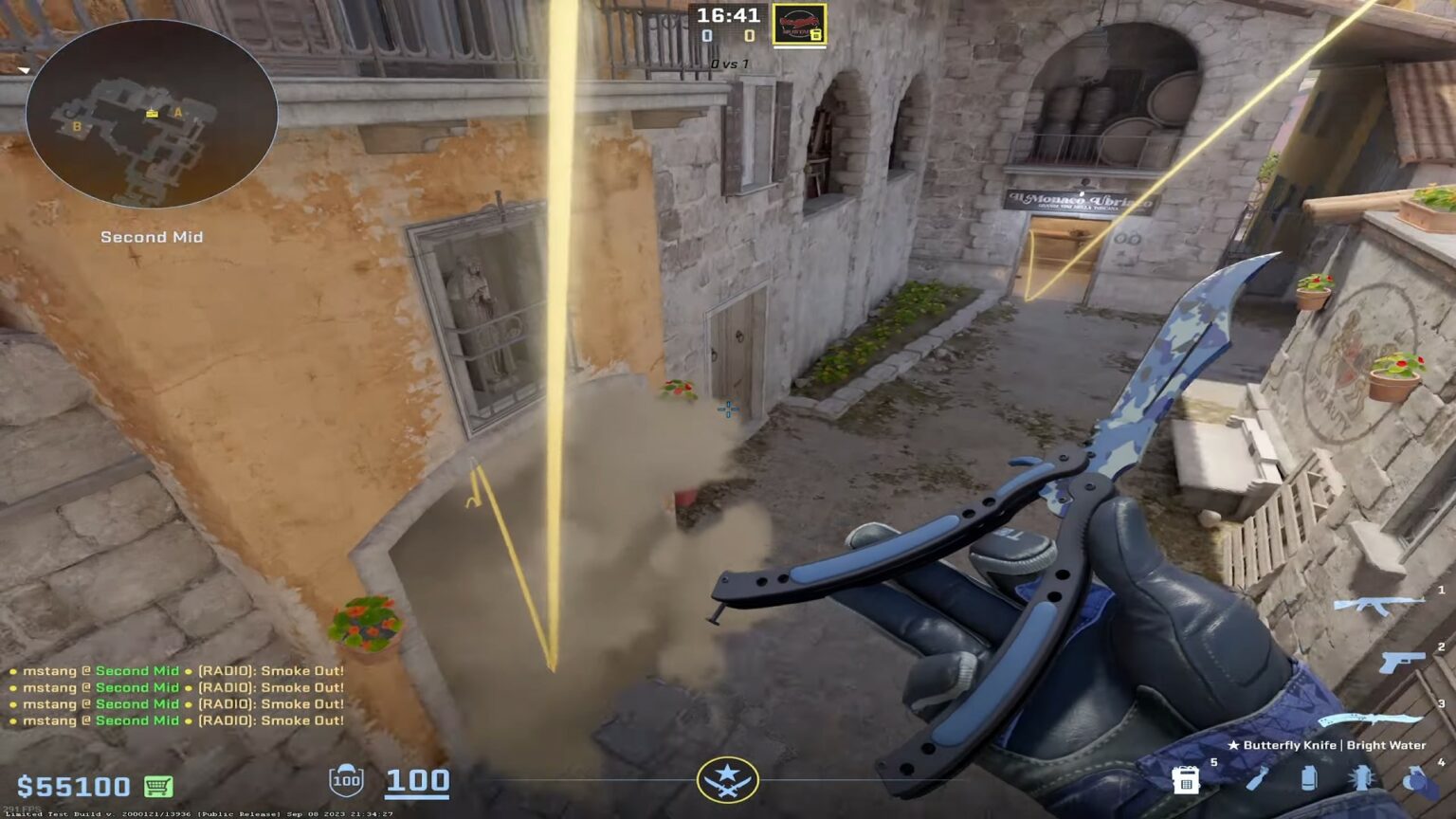This screenshot has height=819, width=1456.
Task: Click the Second Mid location label
Action: tap(152, 237)
